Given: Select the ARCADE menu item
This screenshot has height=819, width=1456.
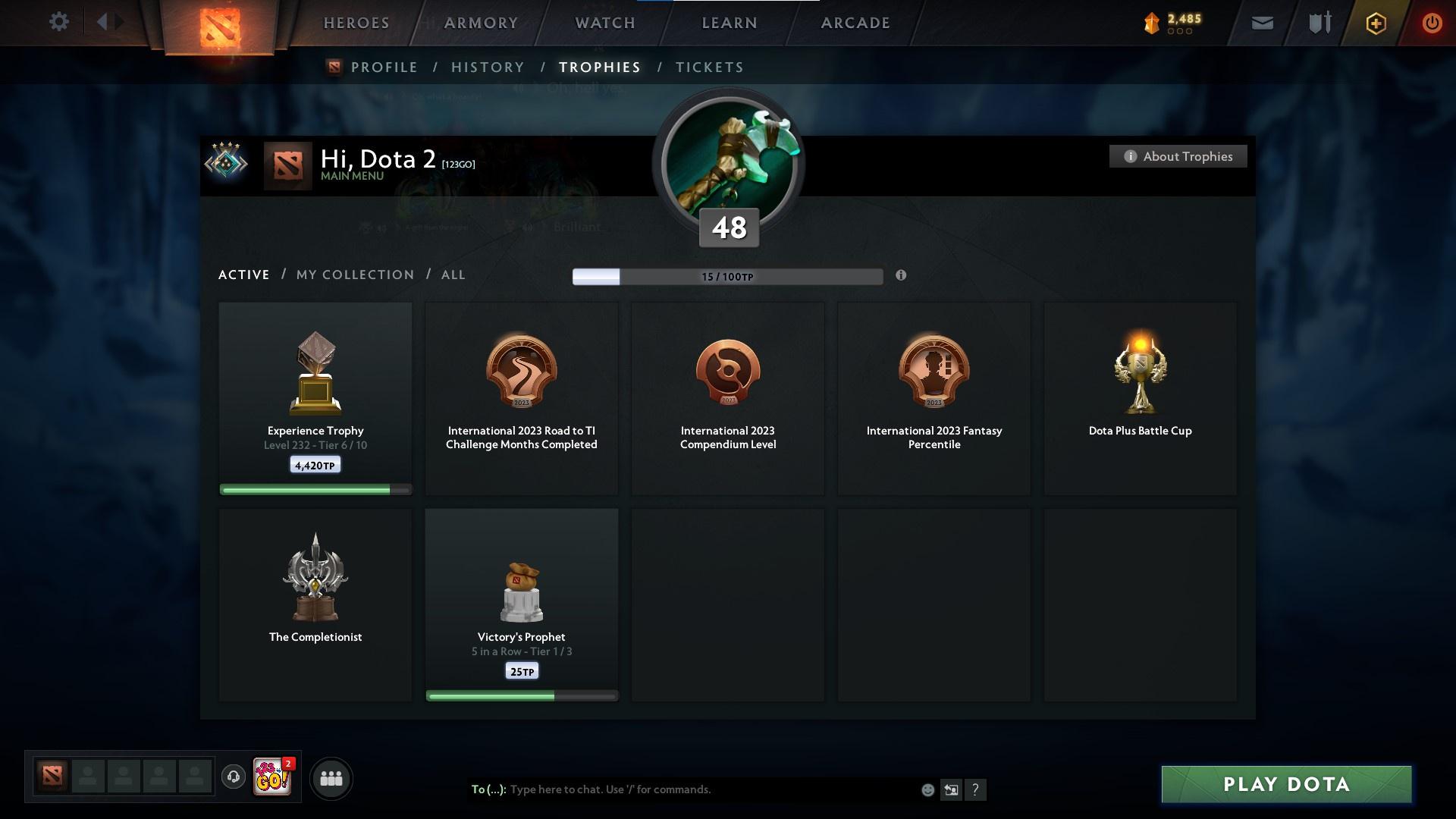Looking at the screenshot, I should pos(854,23).
